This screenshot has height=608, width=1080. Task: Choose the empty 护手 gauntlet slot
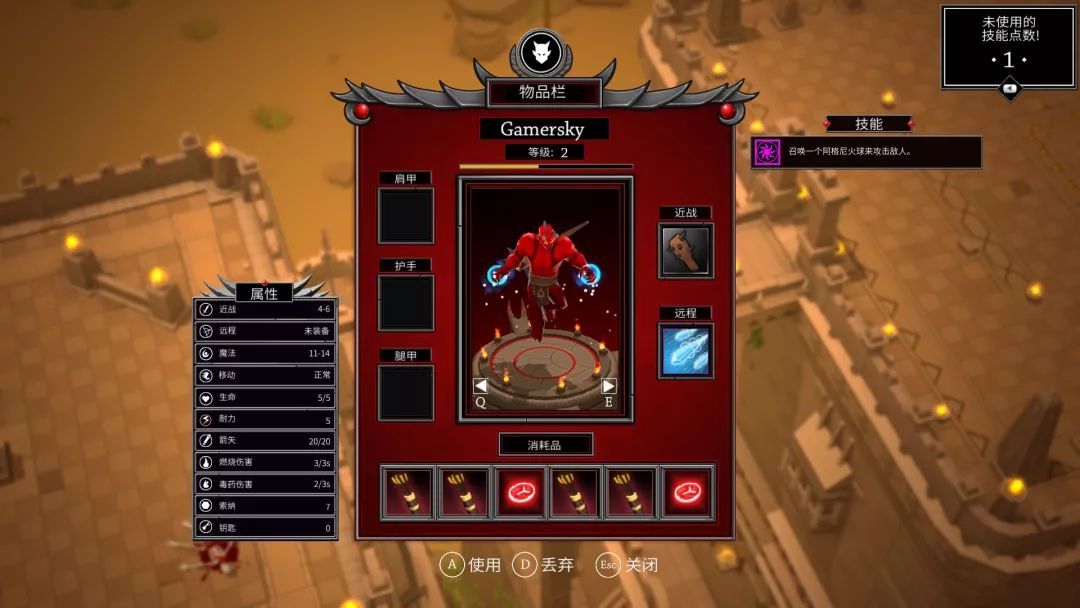click(406, 303)
